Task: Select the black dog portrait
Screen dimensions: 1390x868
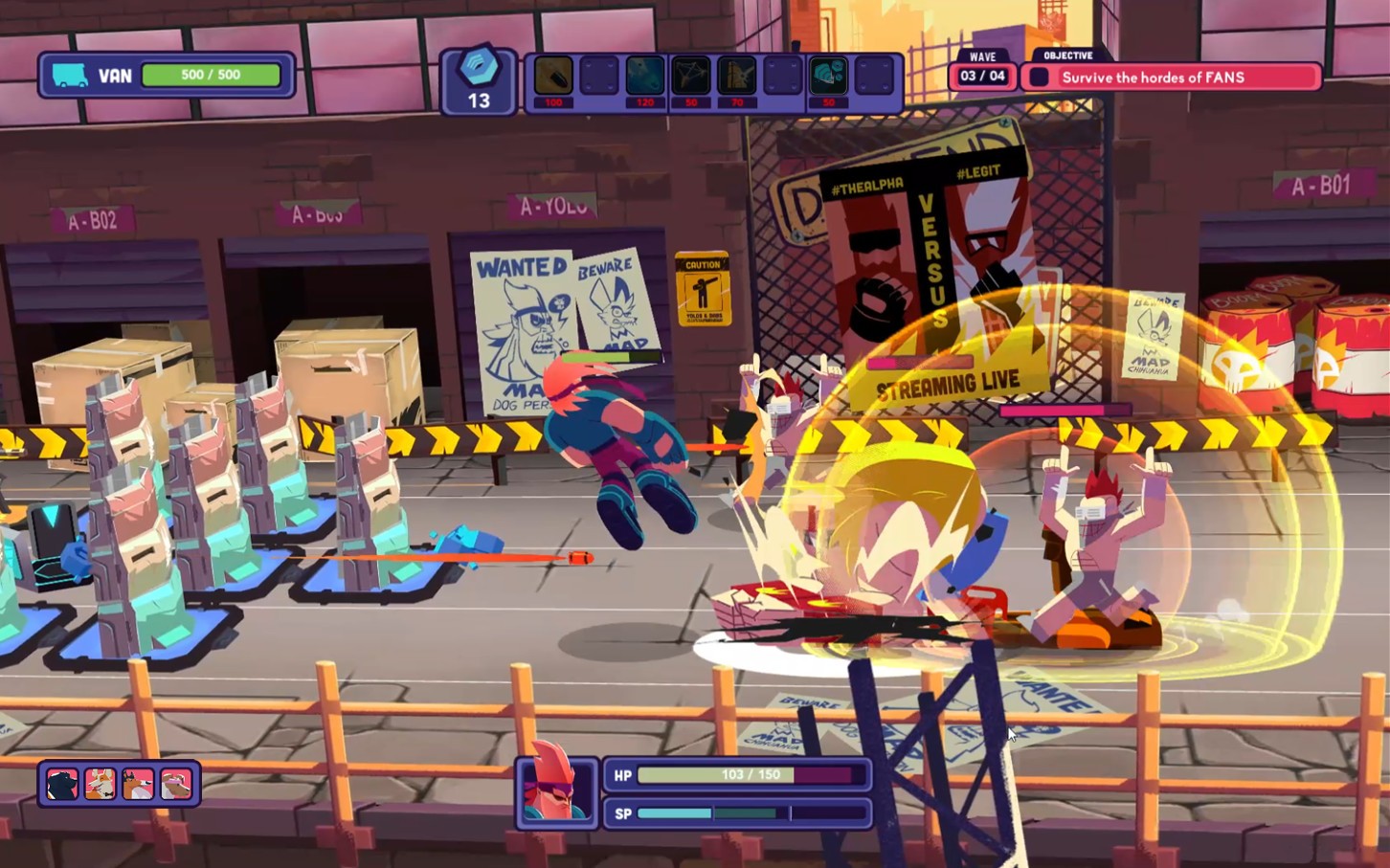Action: tap(62, 784)
